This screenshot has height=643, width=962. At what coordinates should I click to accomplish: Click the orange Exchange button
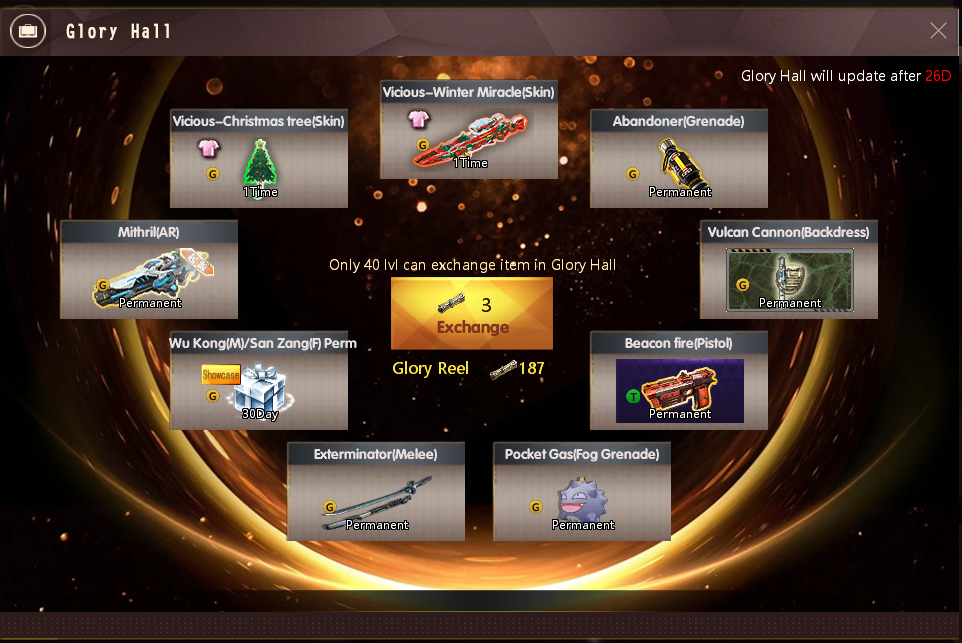tap(472, 314)
